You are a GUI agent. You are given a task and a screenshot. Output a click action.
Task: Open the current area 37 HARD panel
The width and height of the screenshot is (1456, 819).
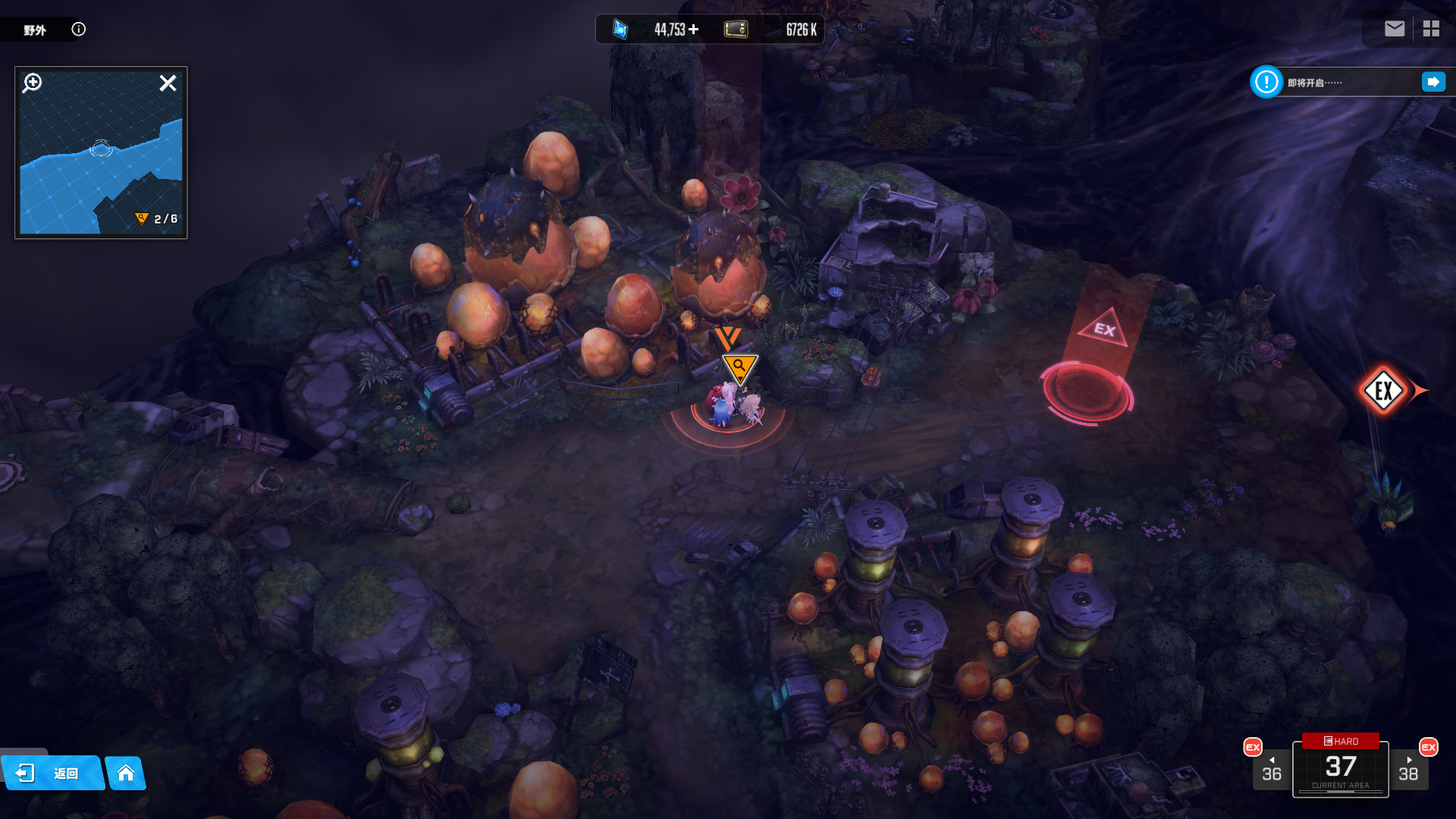pos(1340,767)
